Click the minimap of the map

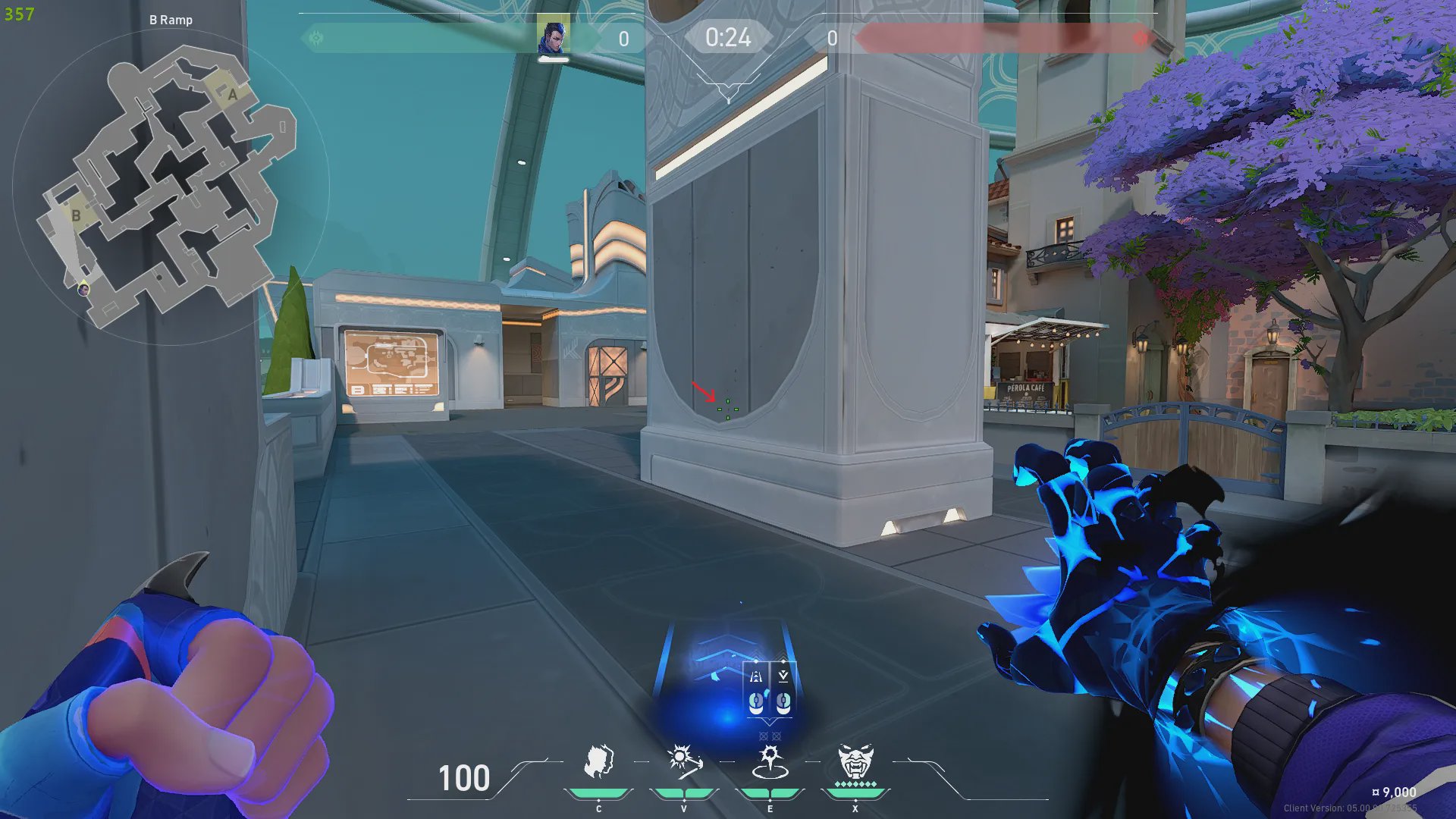point(168,186)
